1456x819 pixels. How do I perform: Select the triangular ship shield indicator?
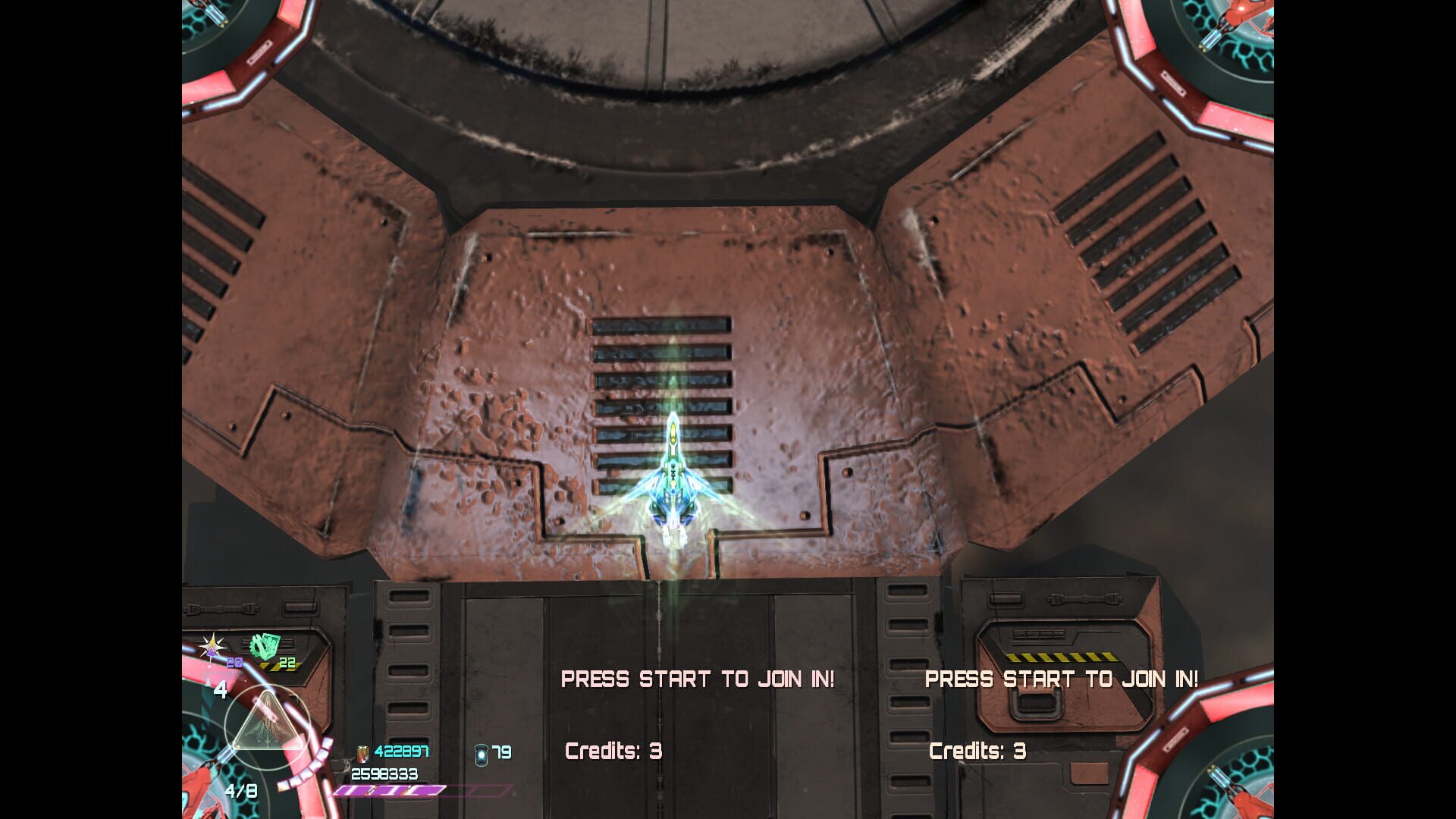tap(265, 720)
